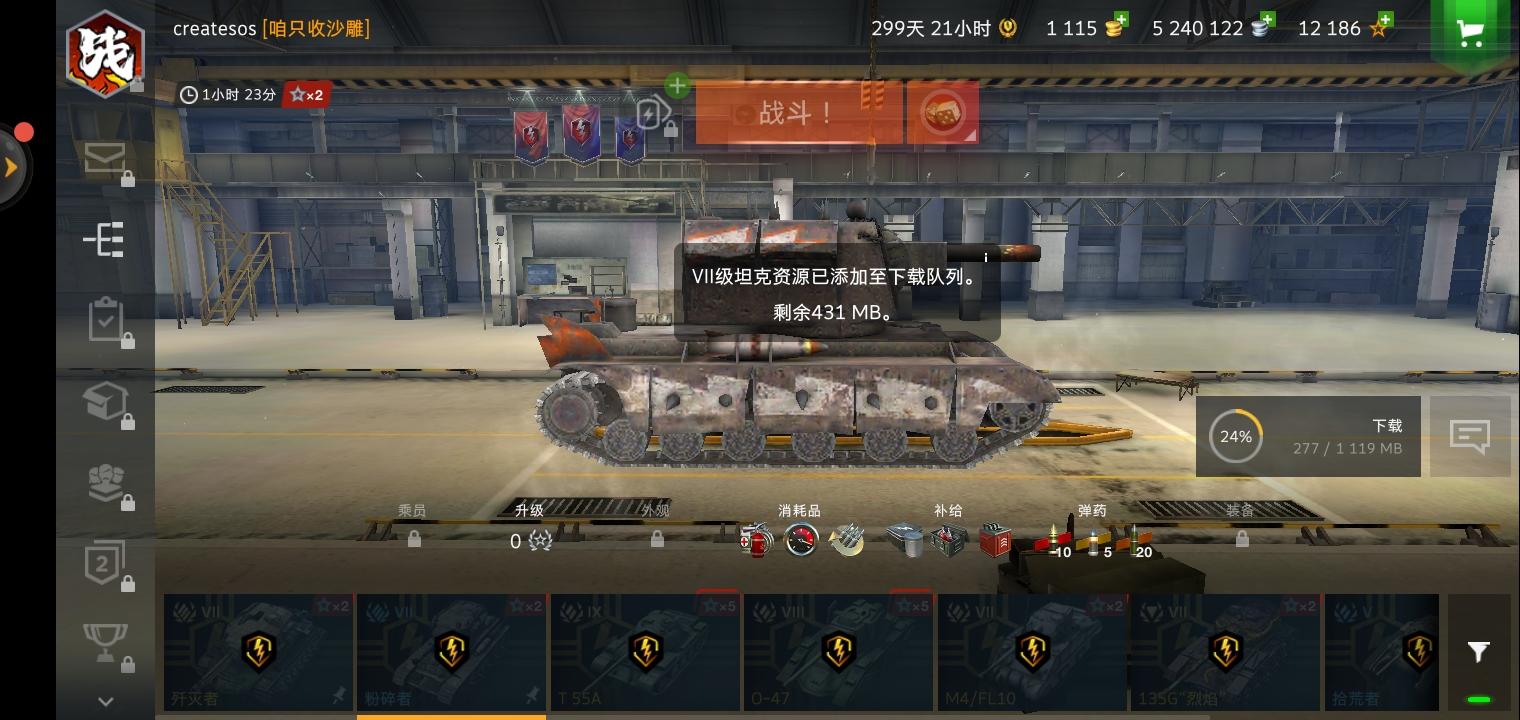Open the tech tree from the sidebar
This screenshot has height=720, width=1520.
[x=104, y=239]
